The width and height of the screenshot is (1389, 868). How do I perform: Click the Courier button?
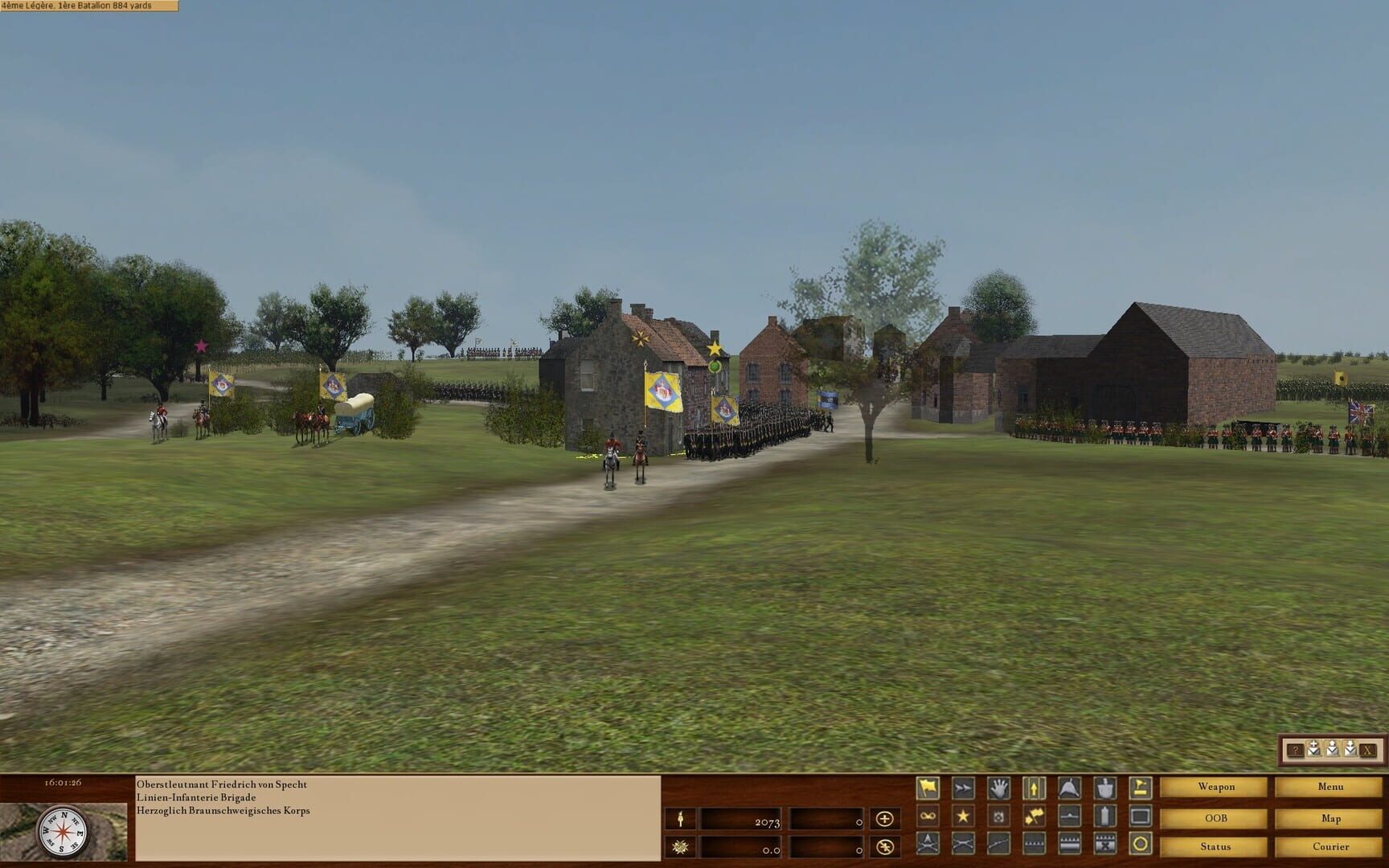1333,846
